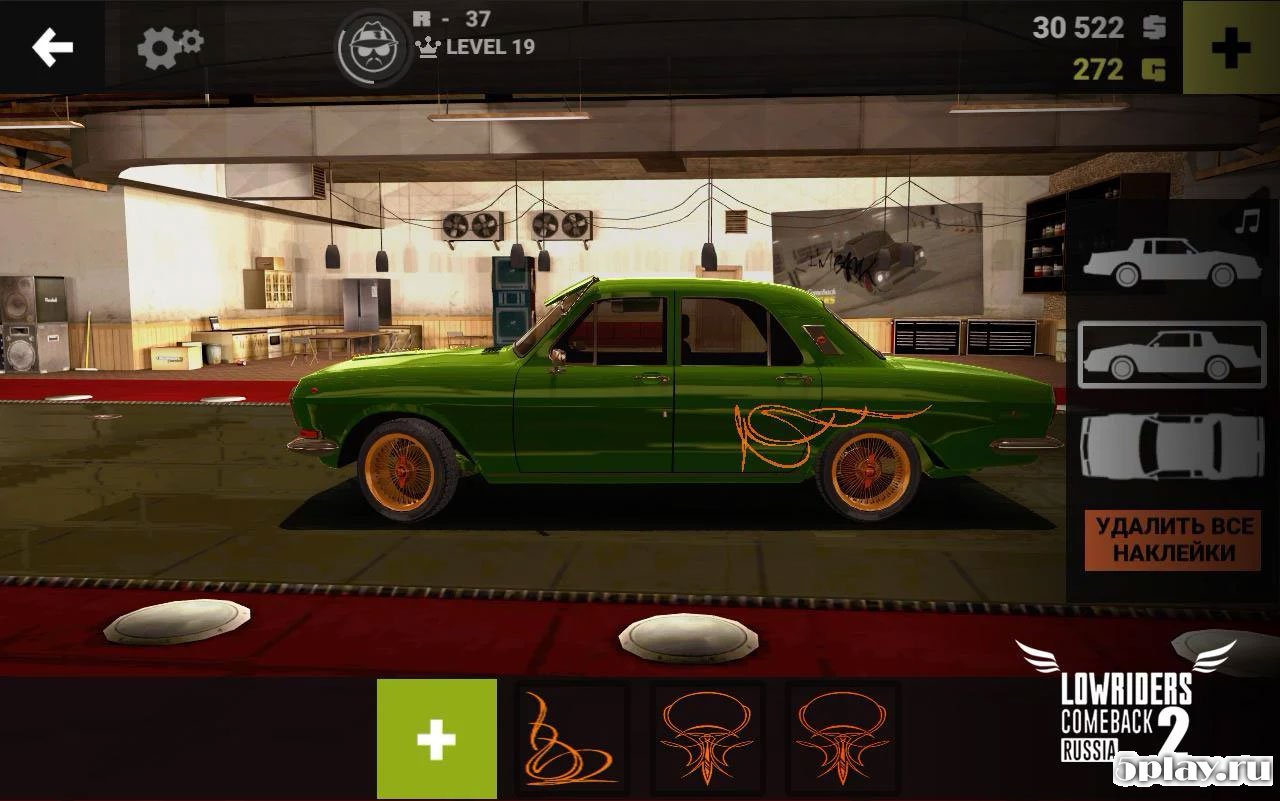1280x801 pixels.
Task: Buy more currency with the plus button
Action: (x=1231, y=48)
